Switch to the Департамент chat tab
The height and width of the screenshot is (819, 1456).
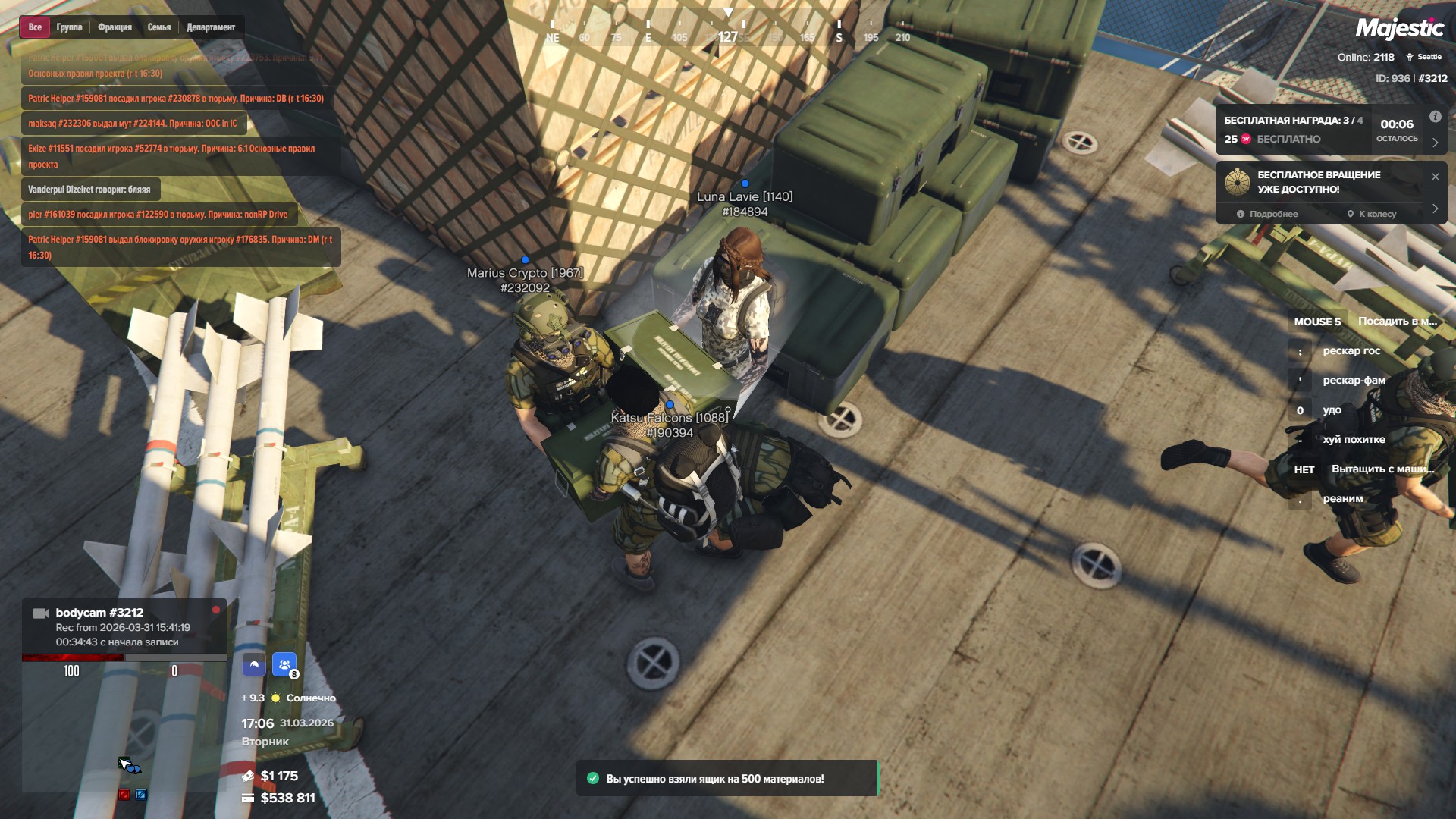[x=211, y=27]
